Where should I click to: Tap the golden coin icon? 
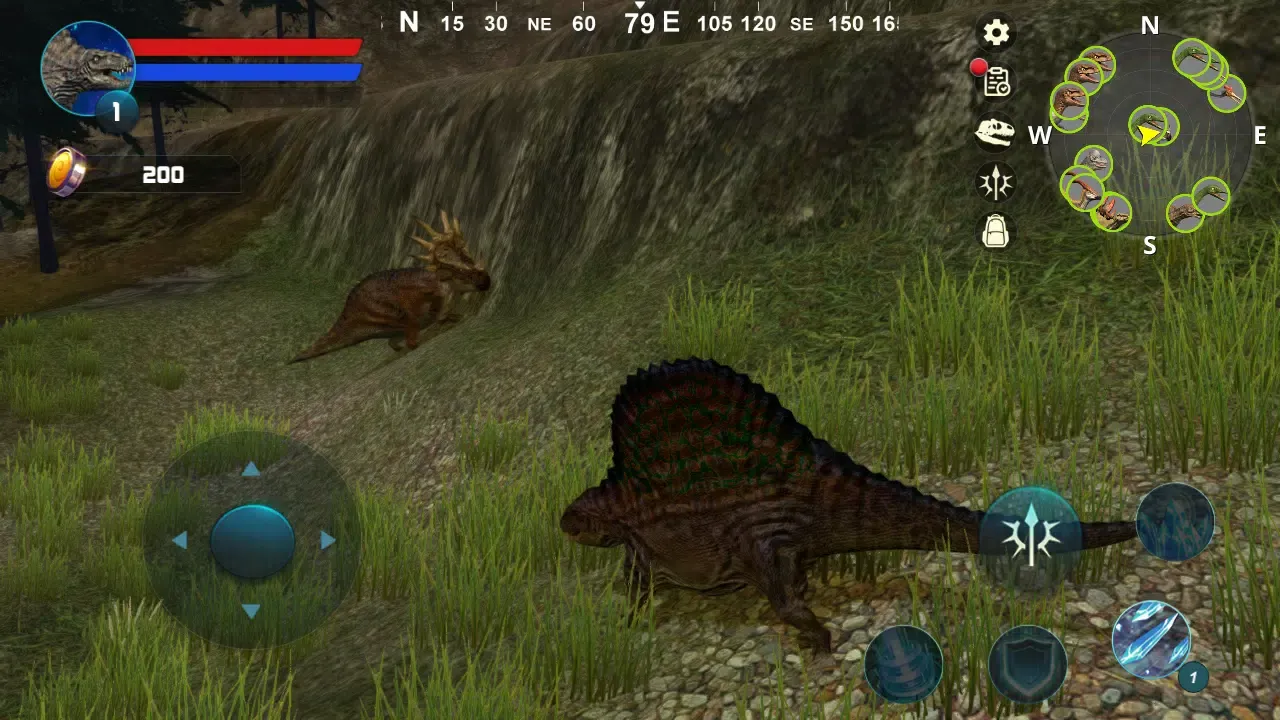click(x=62, y=173)
